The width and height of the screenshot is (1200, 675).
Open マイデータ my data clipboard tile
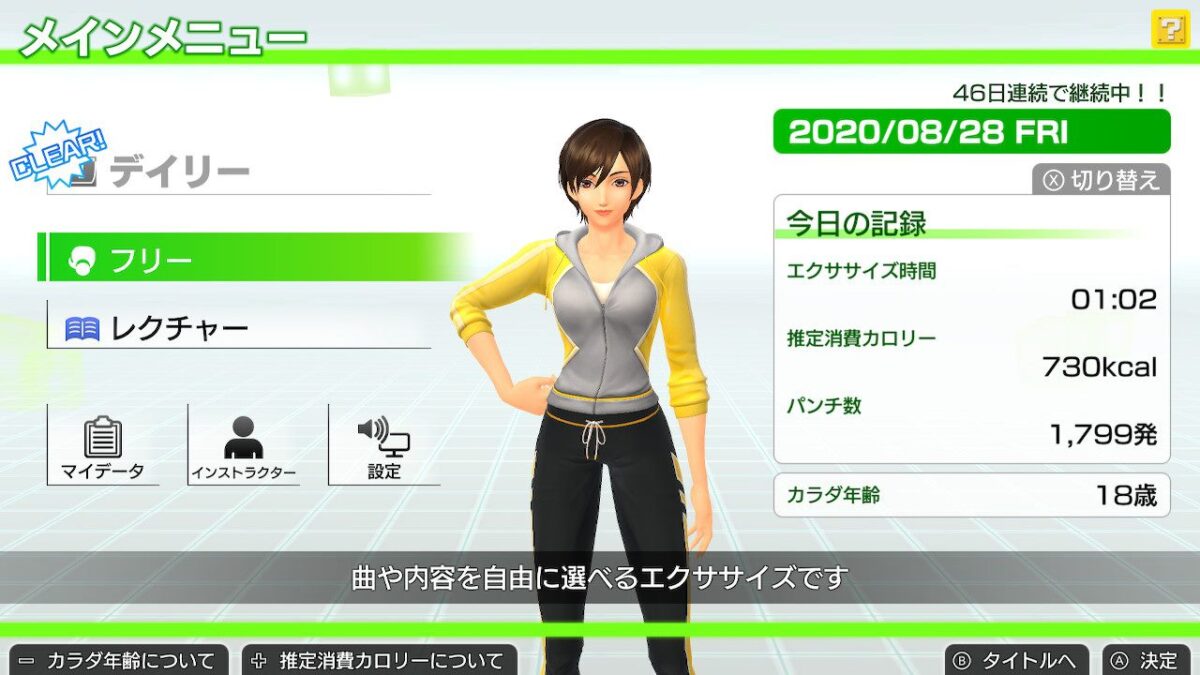[103, 446]
